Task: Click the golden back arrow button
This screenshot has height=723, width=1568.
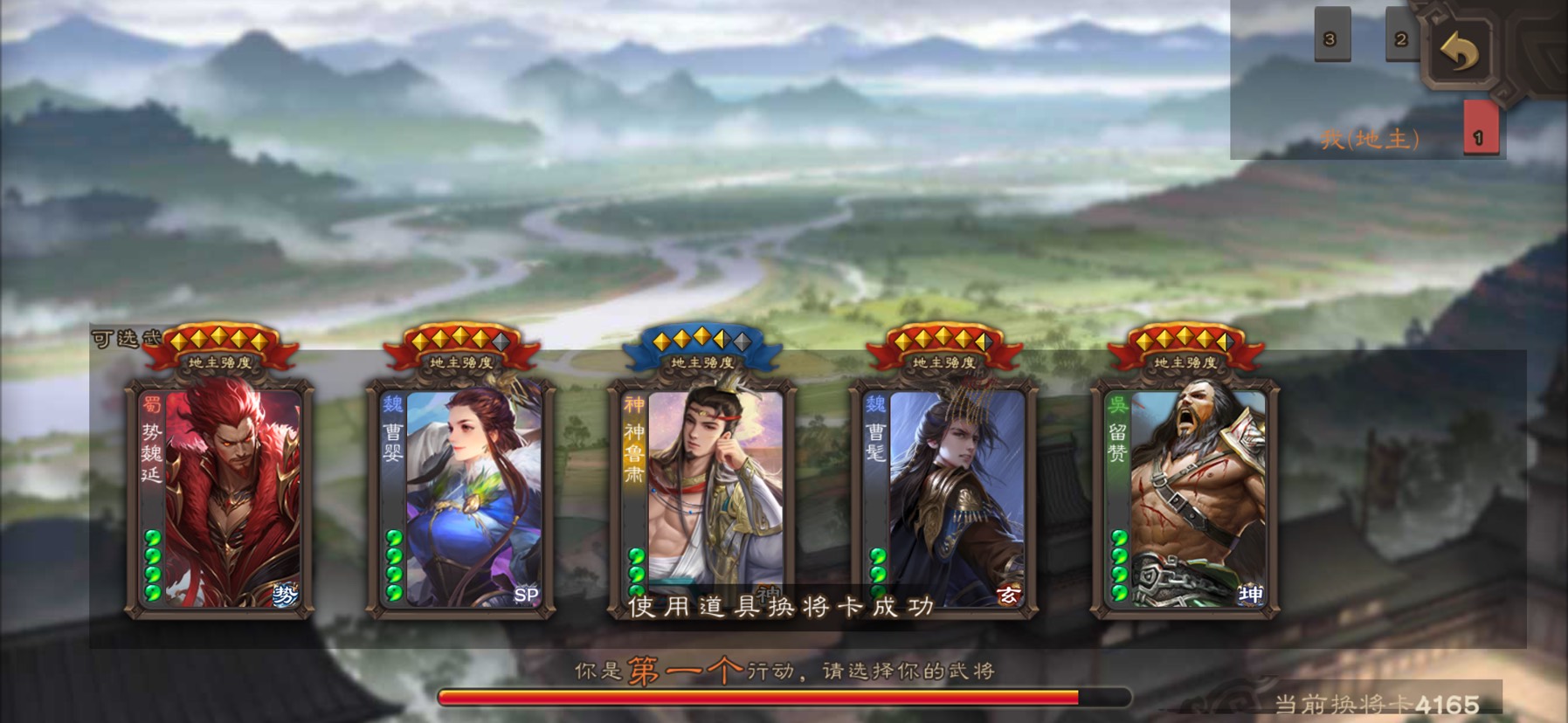Action: [1459, 52]
